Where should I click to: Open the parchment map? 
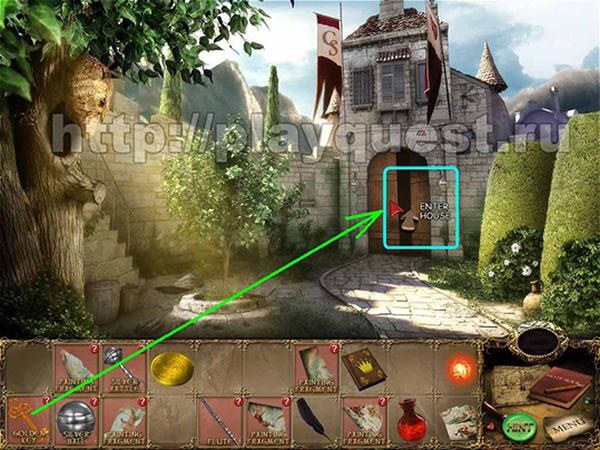click(x=510, y=385)
